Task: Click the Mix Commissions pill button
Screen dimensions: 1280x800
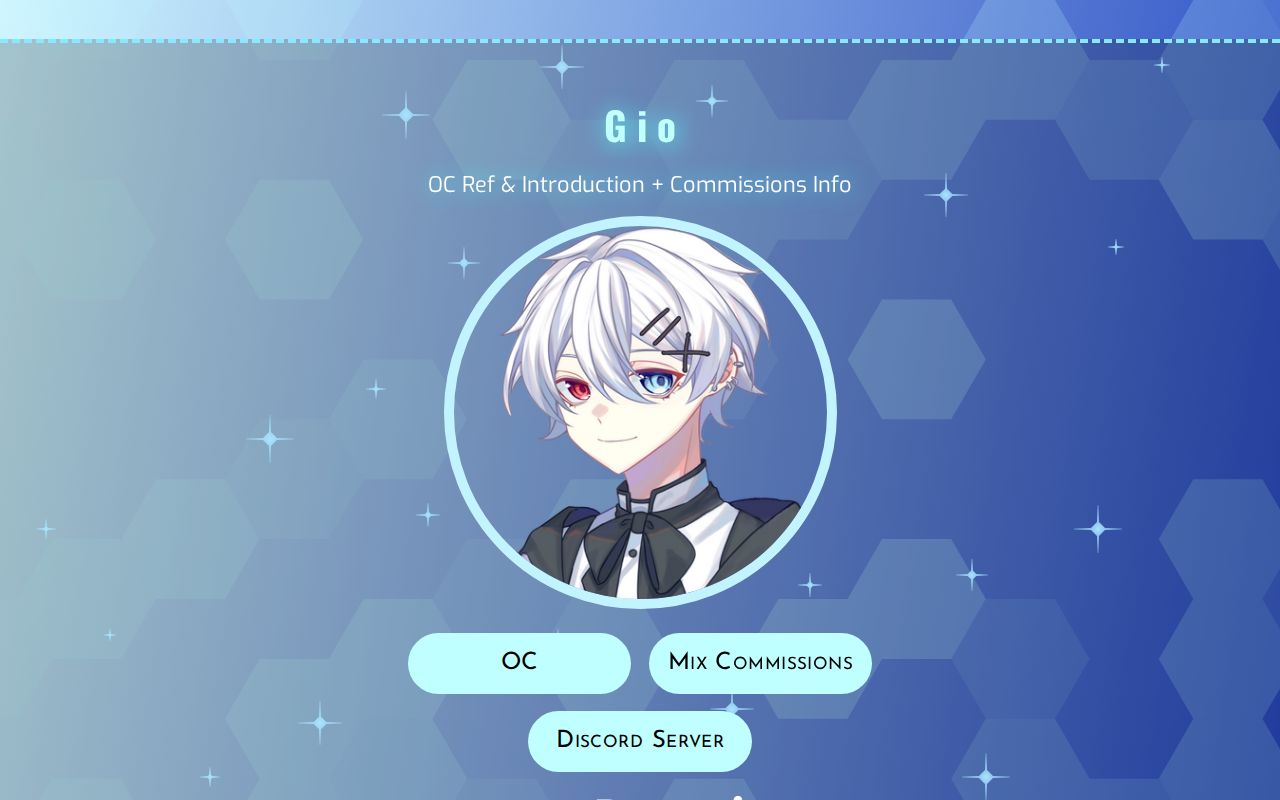Action: click(760, 662)
